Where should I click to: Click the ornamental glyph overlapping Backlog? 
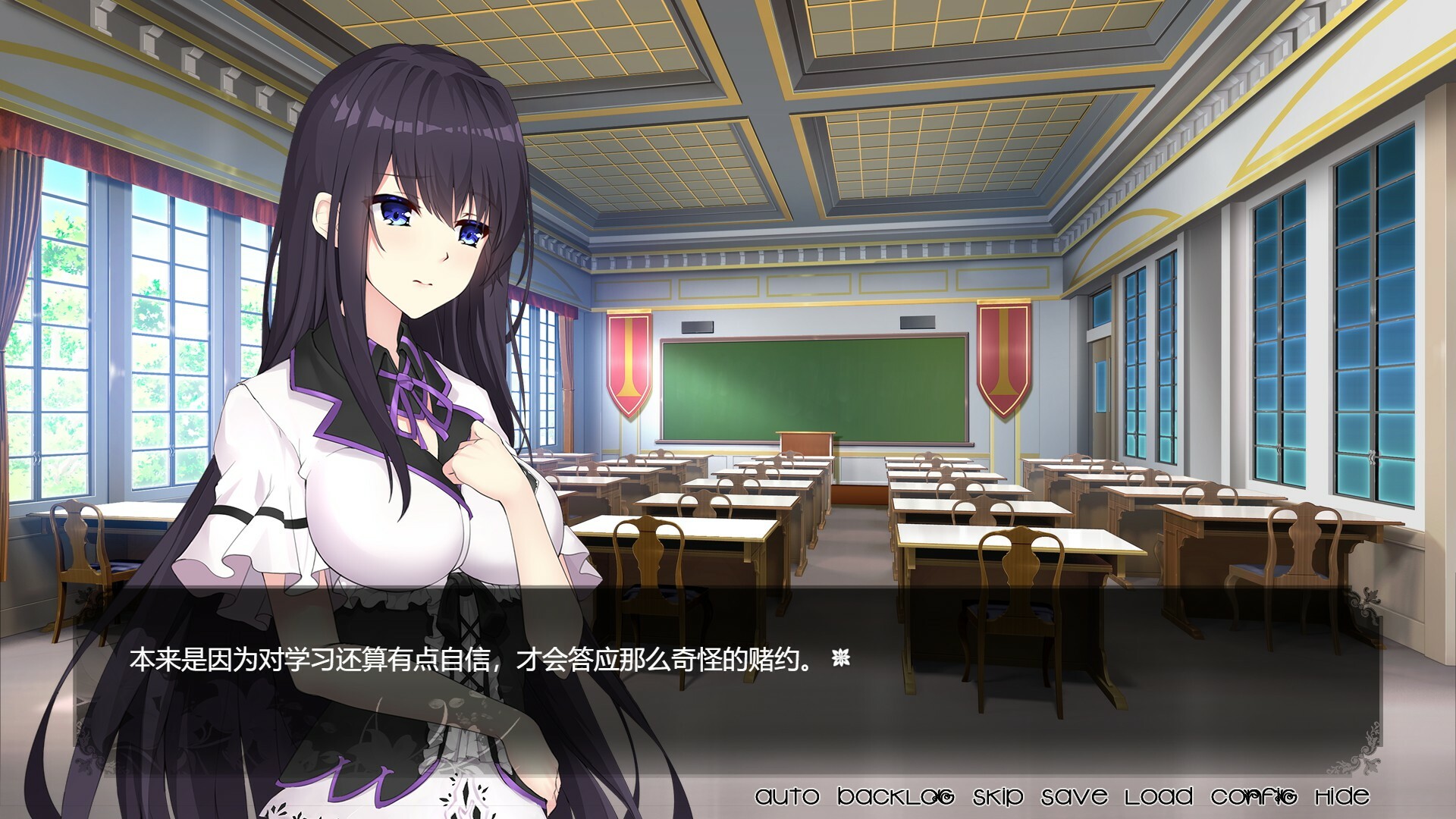coord(943,796)
